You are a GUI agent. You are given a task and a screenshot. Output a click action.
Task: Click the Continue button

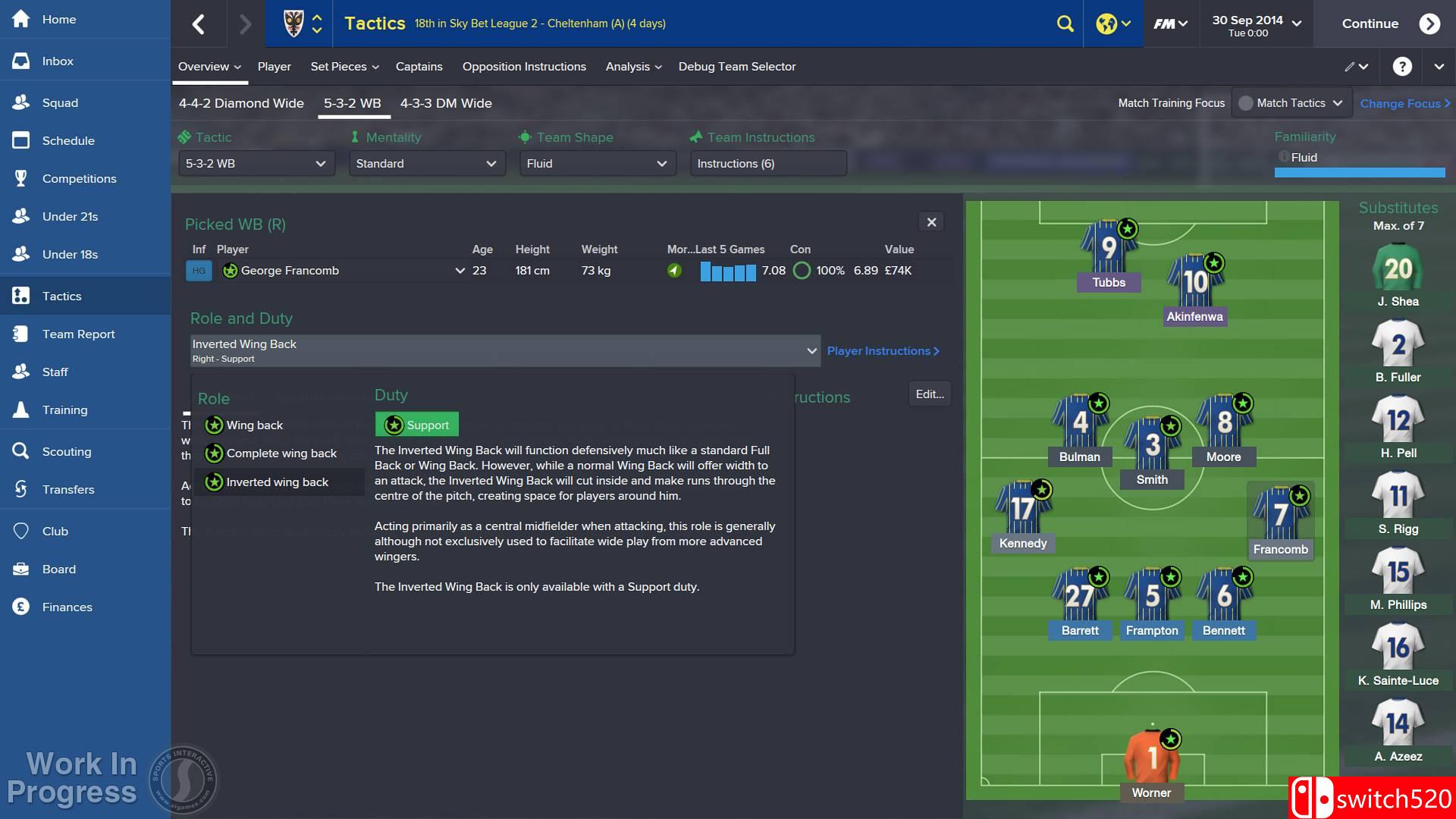tap(1370, 24)
